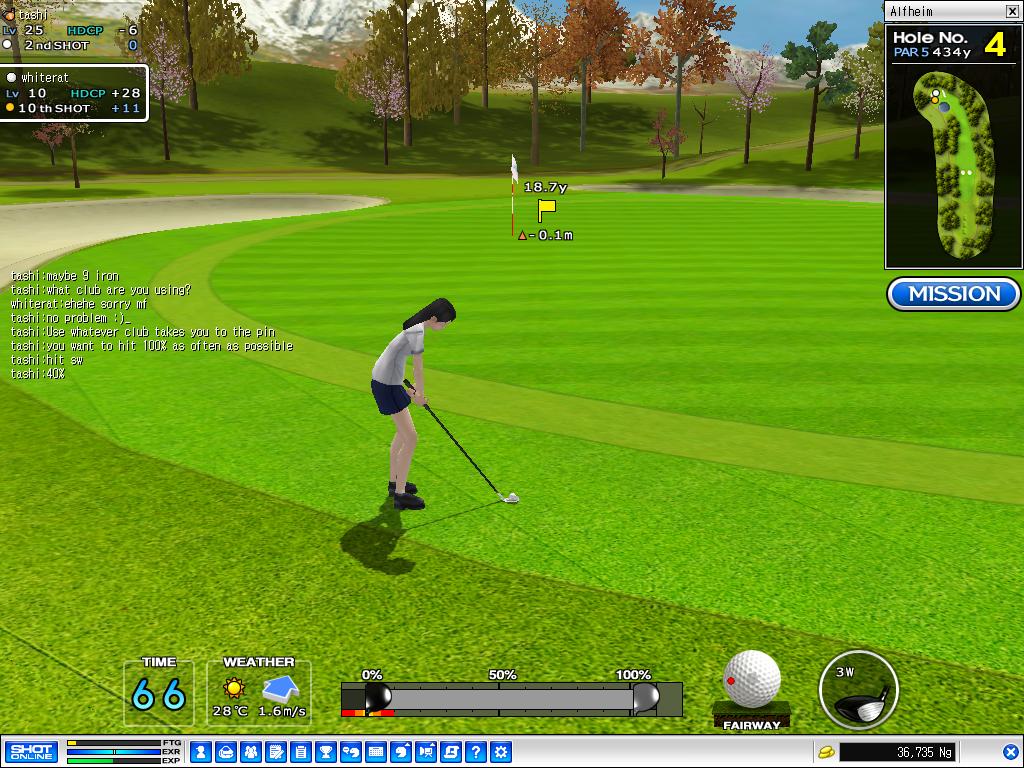Open the video camera toolbar icon
This screenshot has height=768, width=1024.
point(426,751)
